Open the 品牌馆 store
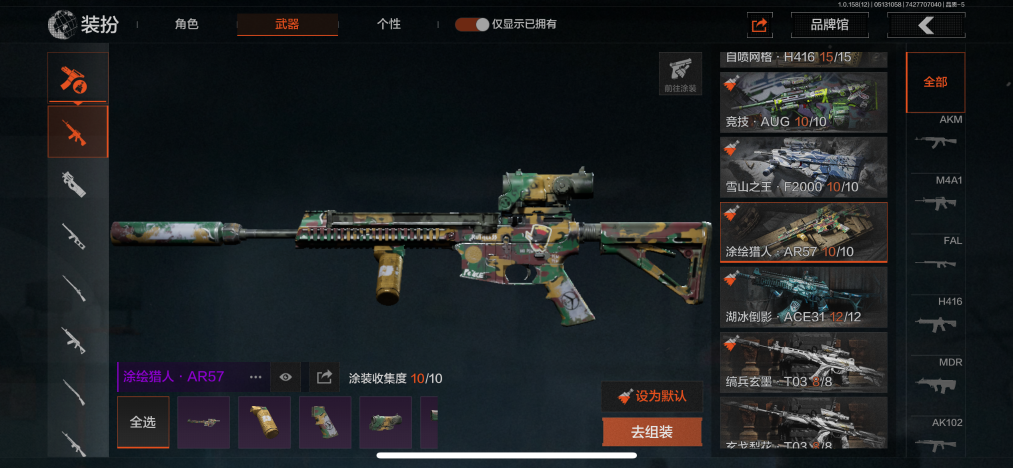The image size is (1013, 468). 829,25
